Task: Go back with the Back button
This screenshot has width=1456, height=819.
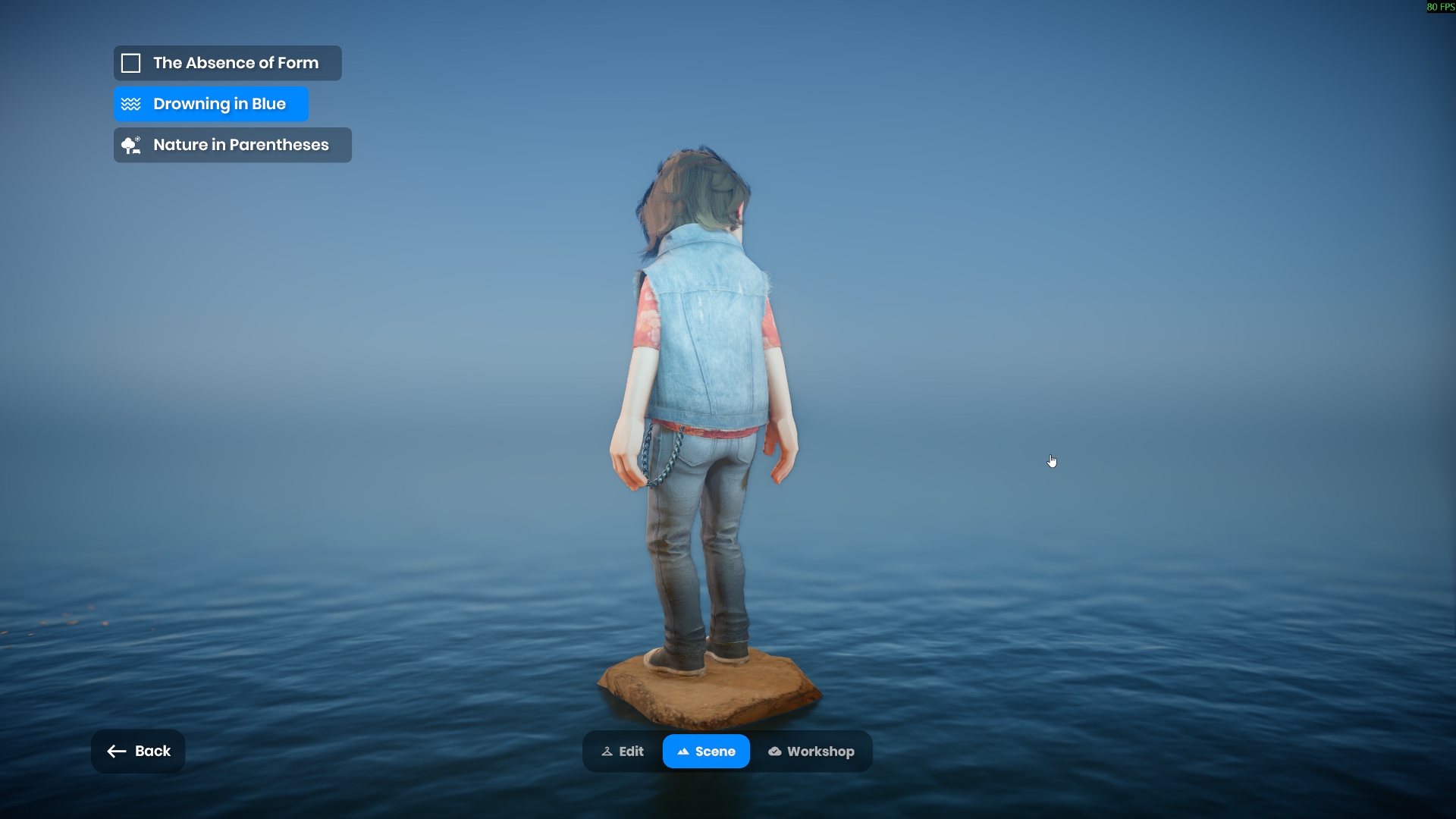Action: click(x=138, y=751)
